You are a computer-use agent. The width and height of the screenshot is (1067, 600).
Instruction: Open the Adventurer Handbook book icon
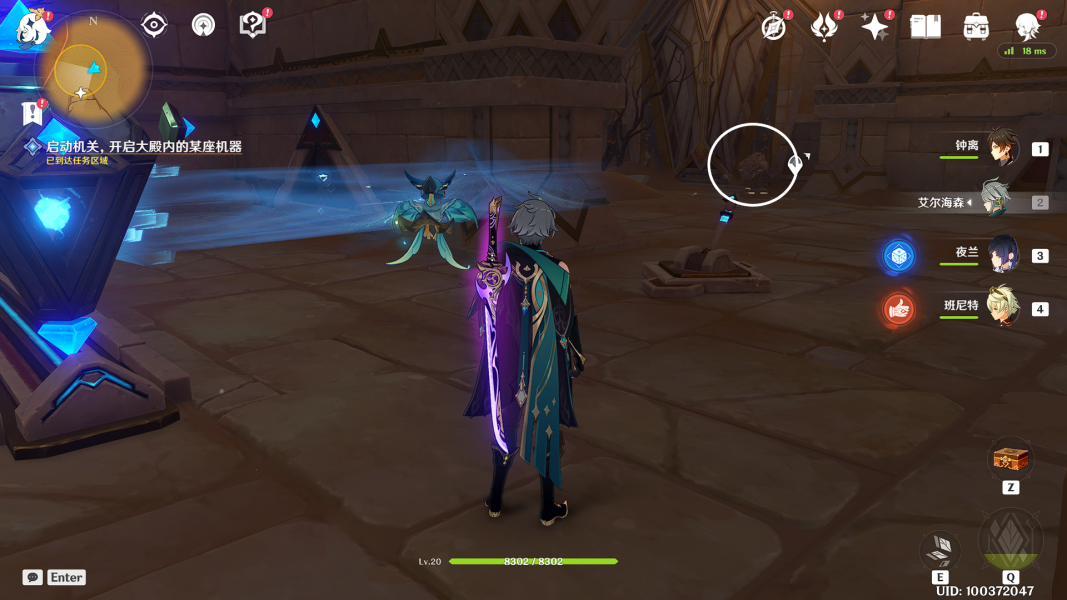click(925, 27)
